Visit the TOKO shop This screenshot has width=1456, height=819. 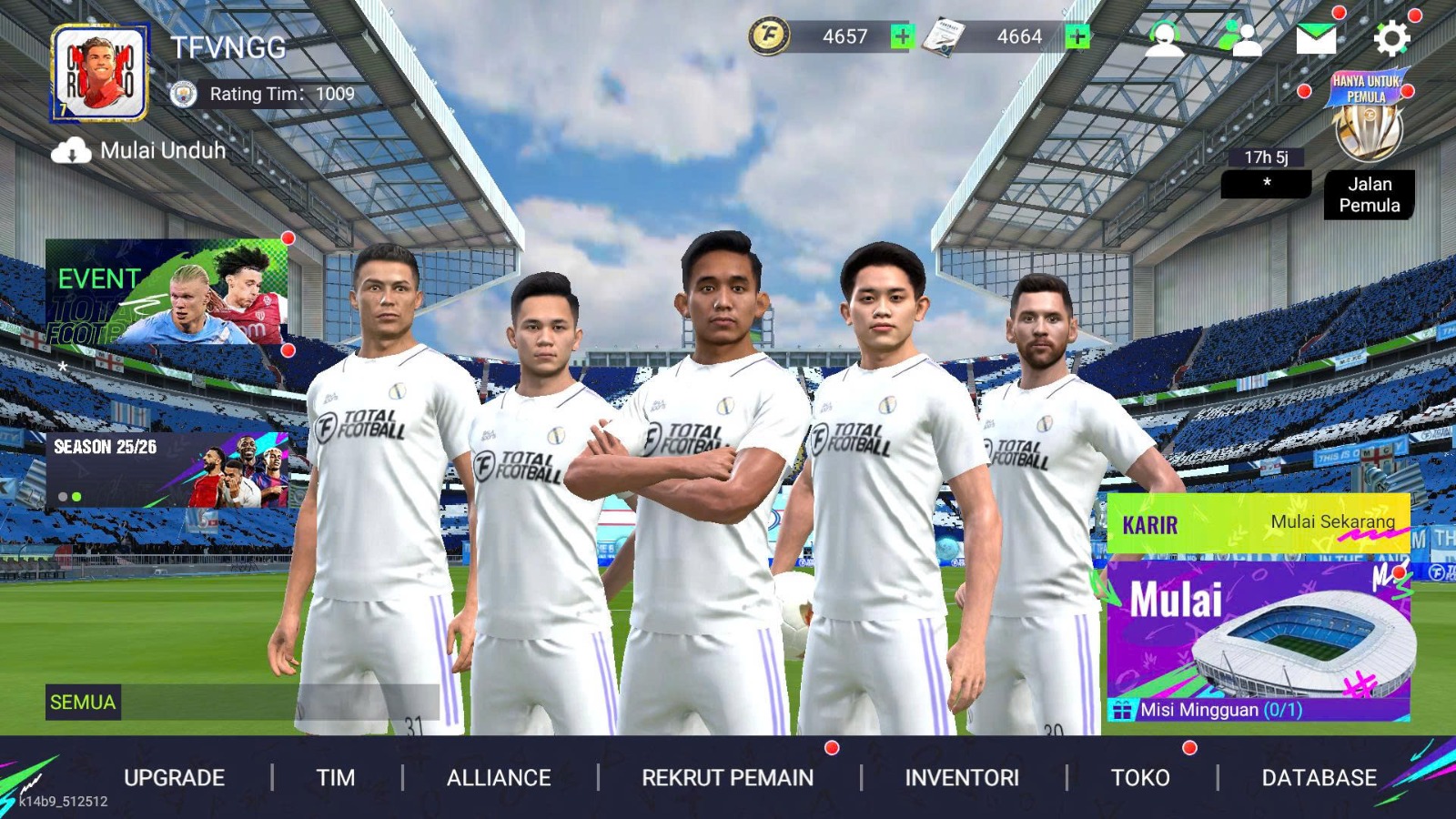tap(1140, 778)
